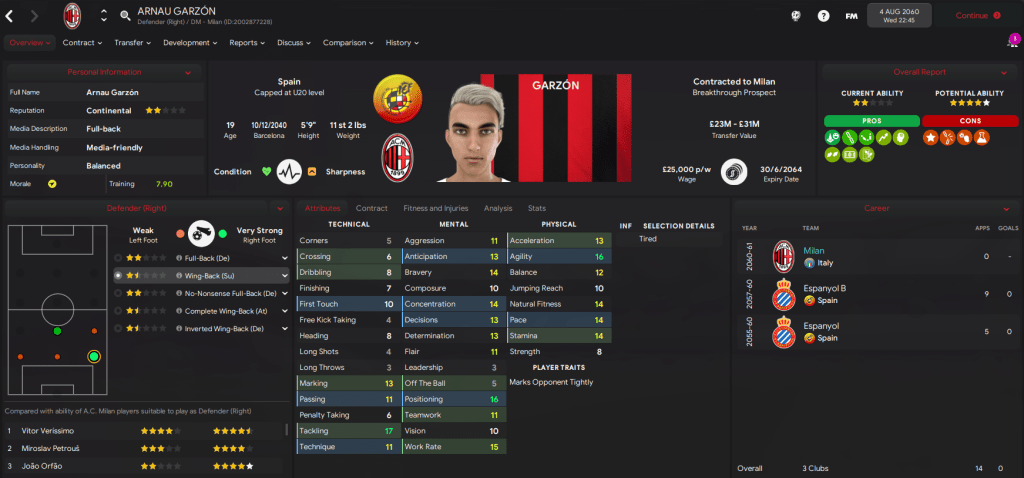Viewport: 1024px width, 478px height.
Task: Switch to the Stats tab
Action: pyautogui.click(x=536, y=208)
